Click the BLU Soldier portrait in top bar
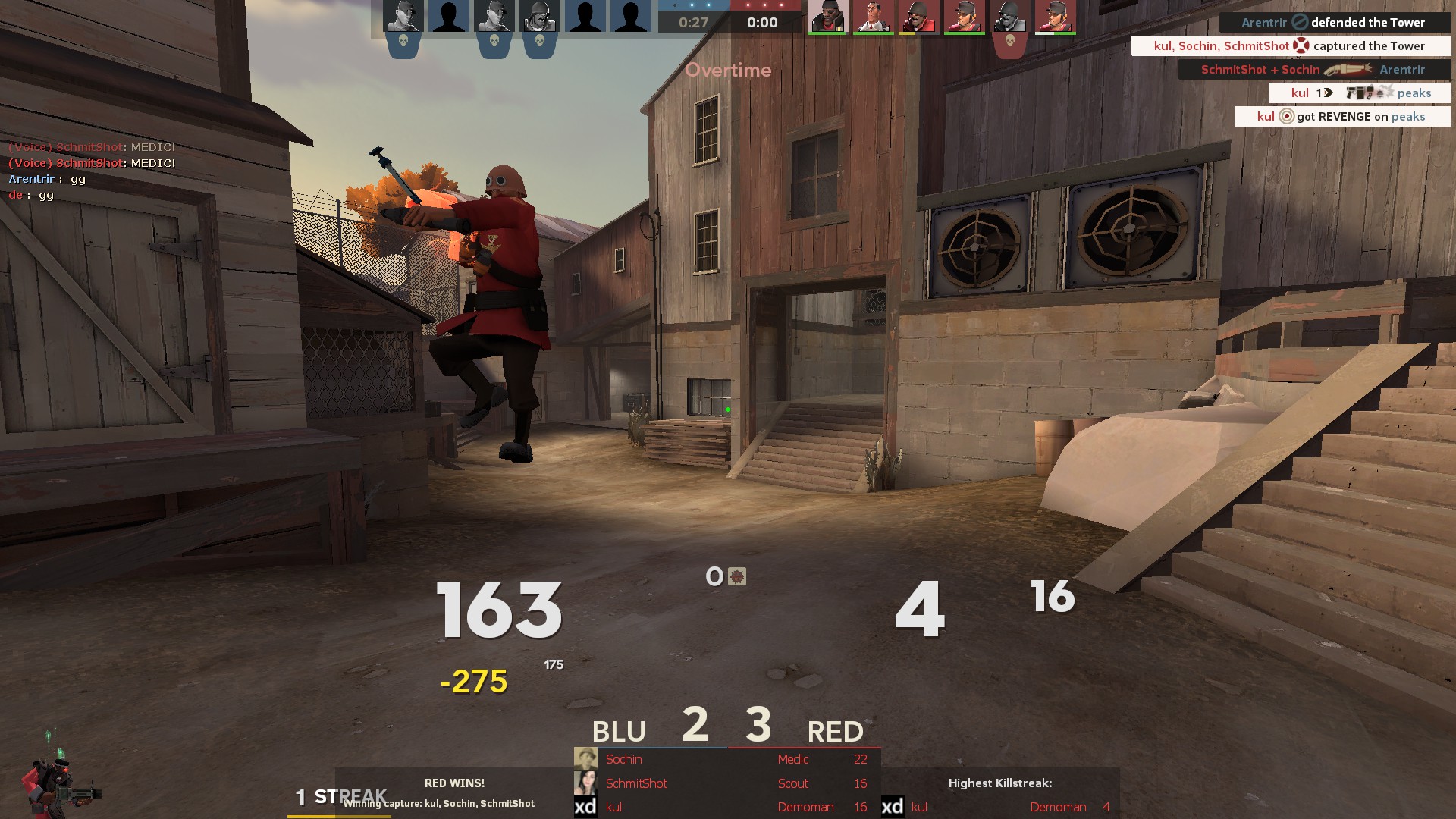Image resolution: width=1456 pixels, height=819 pixels. (539, 17)
